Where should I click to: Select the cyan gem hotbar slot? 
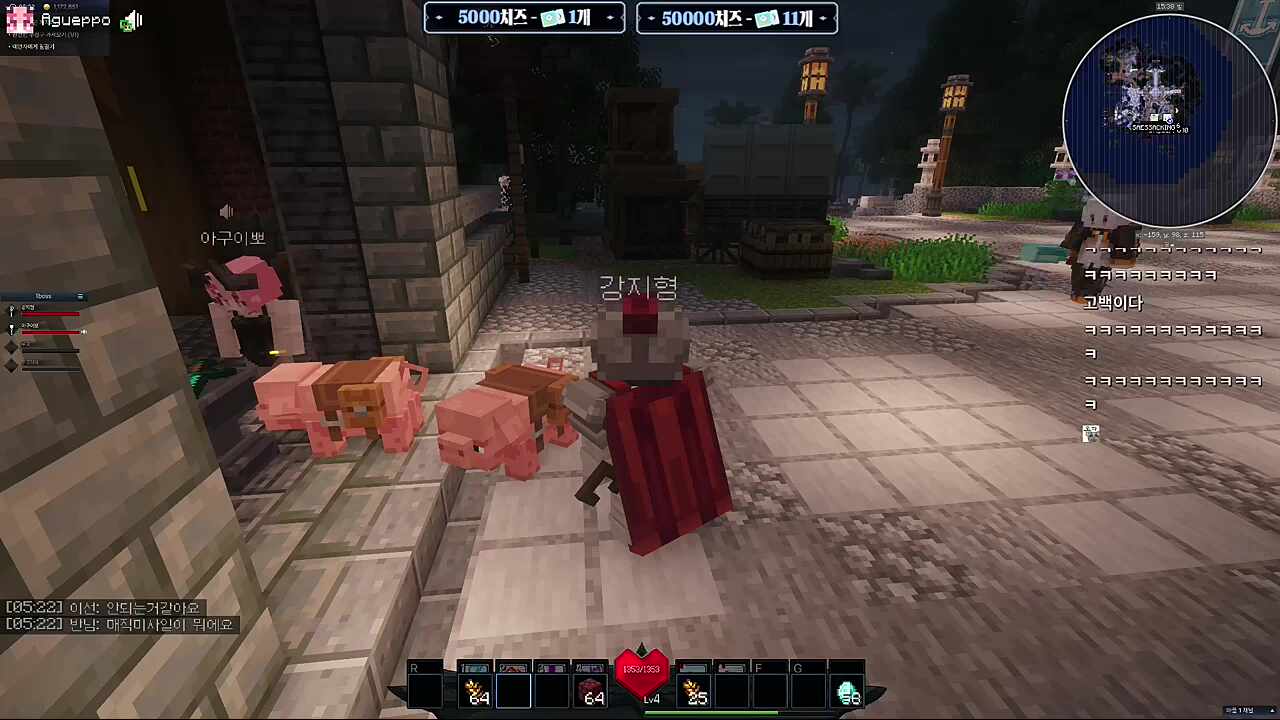click(847, 691)
